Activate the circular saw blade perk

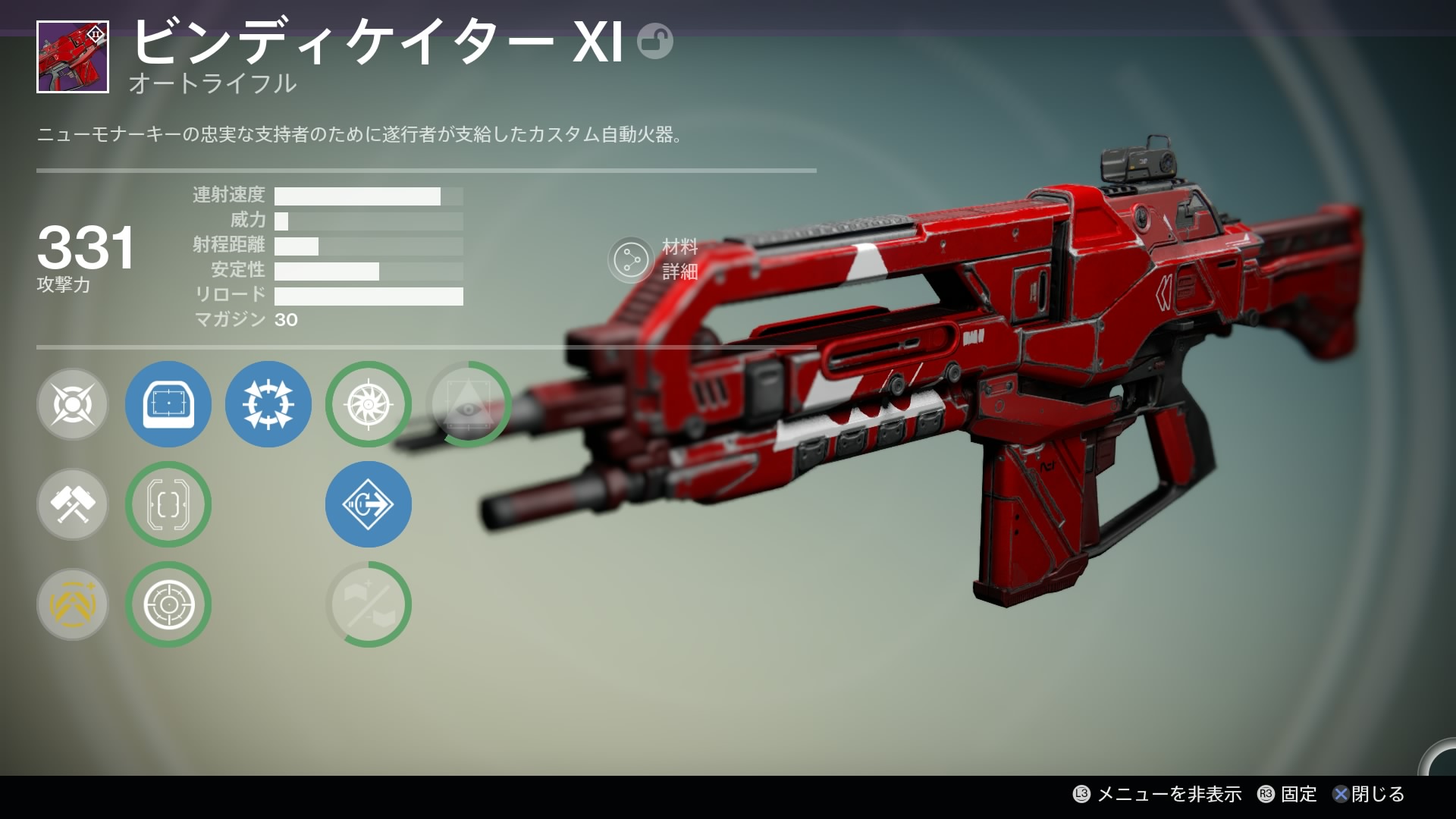(368, 404)
